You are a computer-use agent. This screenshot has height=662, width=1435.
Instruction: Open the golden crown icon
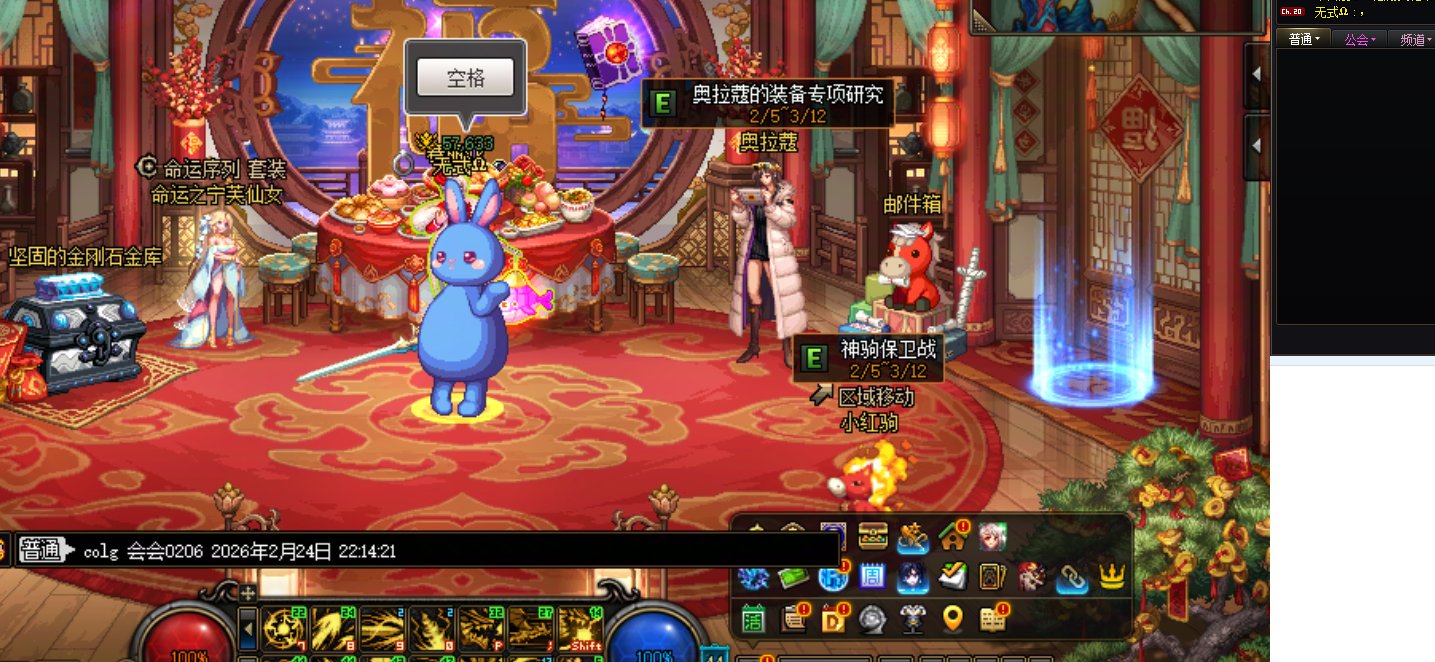click(1112, 577)
